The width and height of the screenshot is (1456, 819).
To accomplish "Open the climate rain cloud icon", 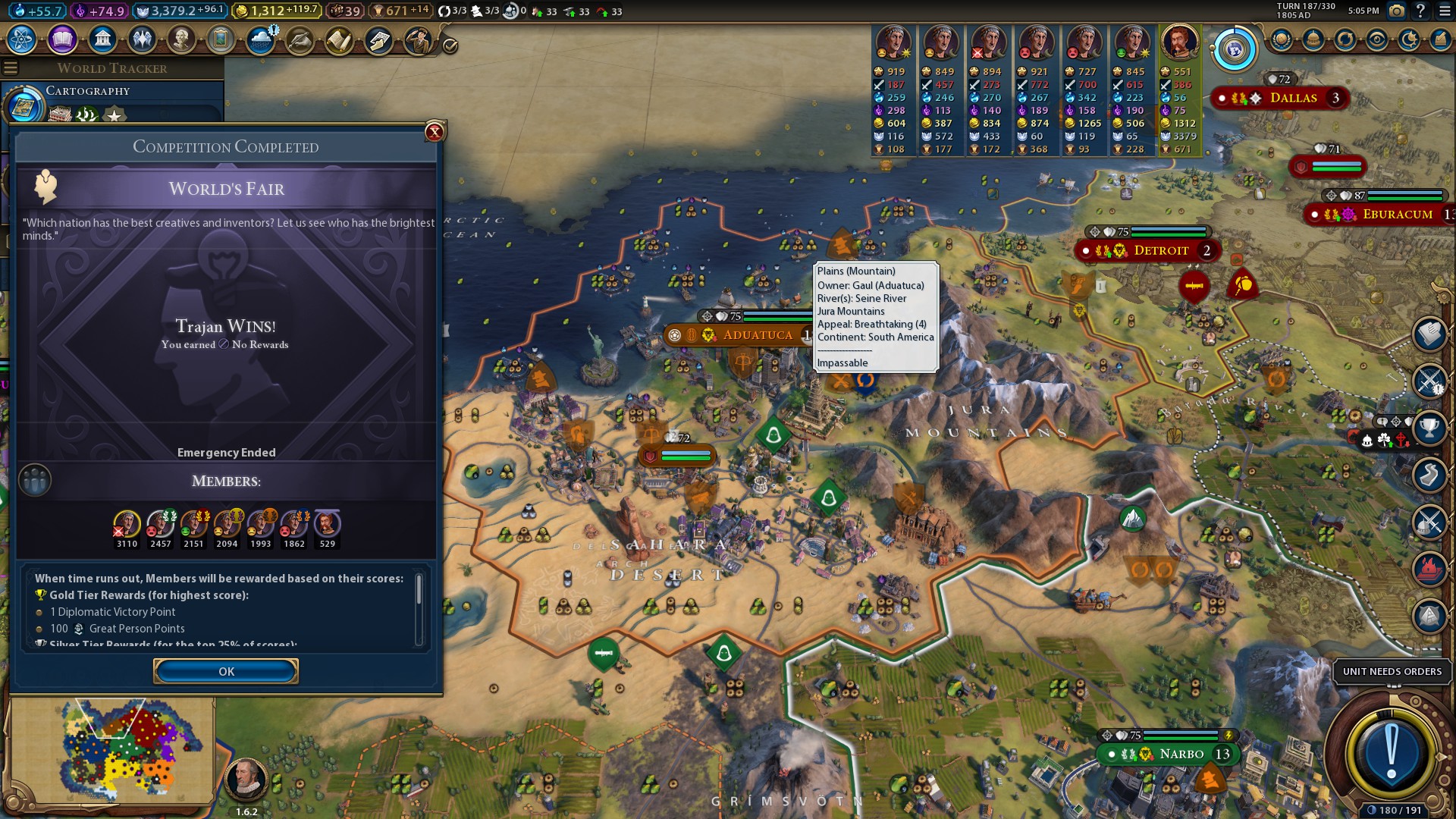I will [x=261, y=39].
